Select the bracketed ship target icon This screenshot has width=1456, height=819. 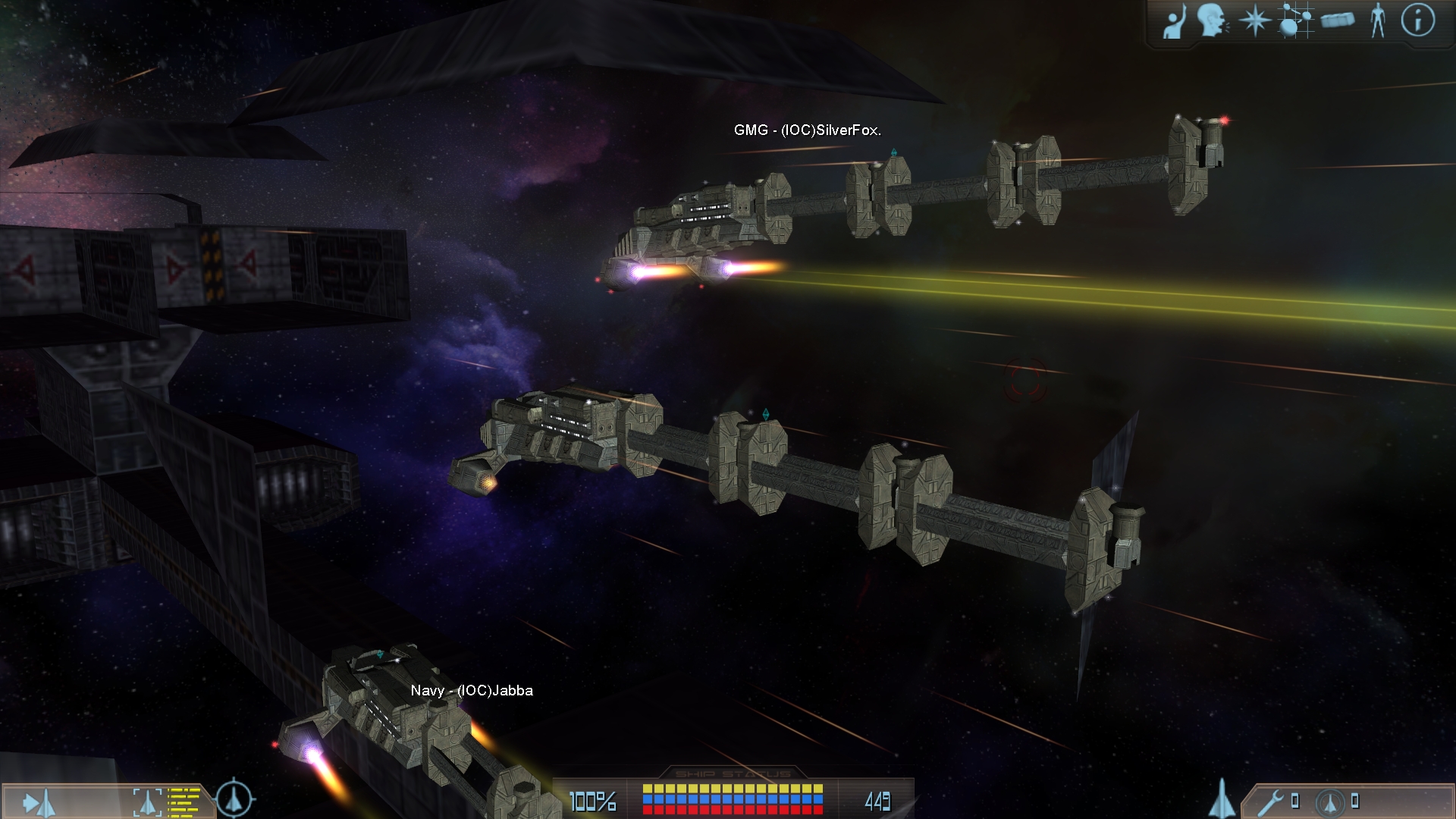pos(148,802)
